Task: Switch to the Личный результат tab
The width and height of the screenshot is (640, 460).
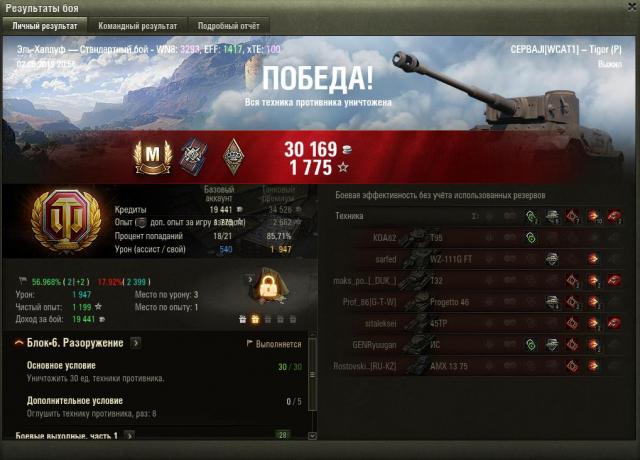Action: tap(45, 25)
